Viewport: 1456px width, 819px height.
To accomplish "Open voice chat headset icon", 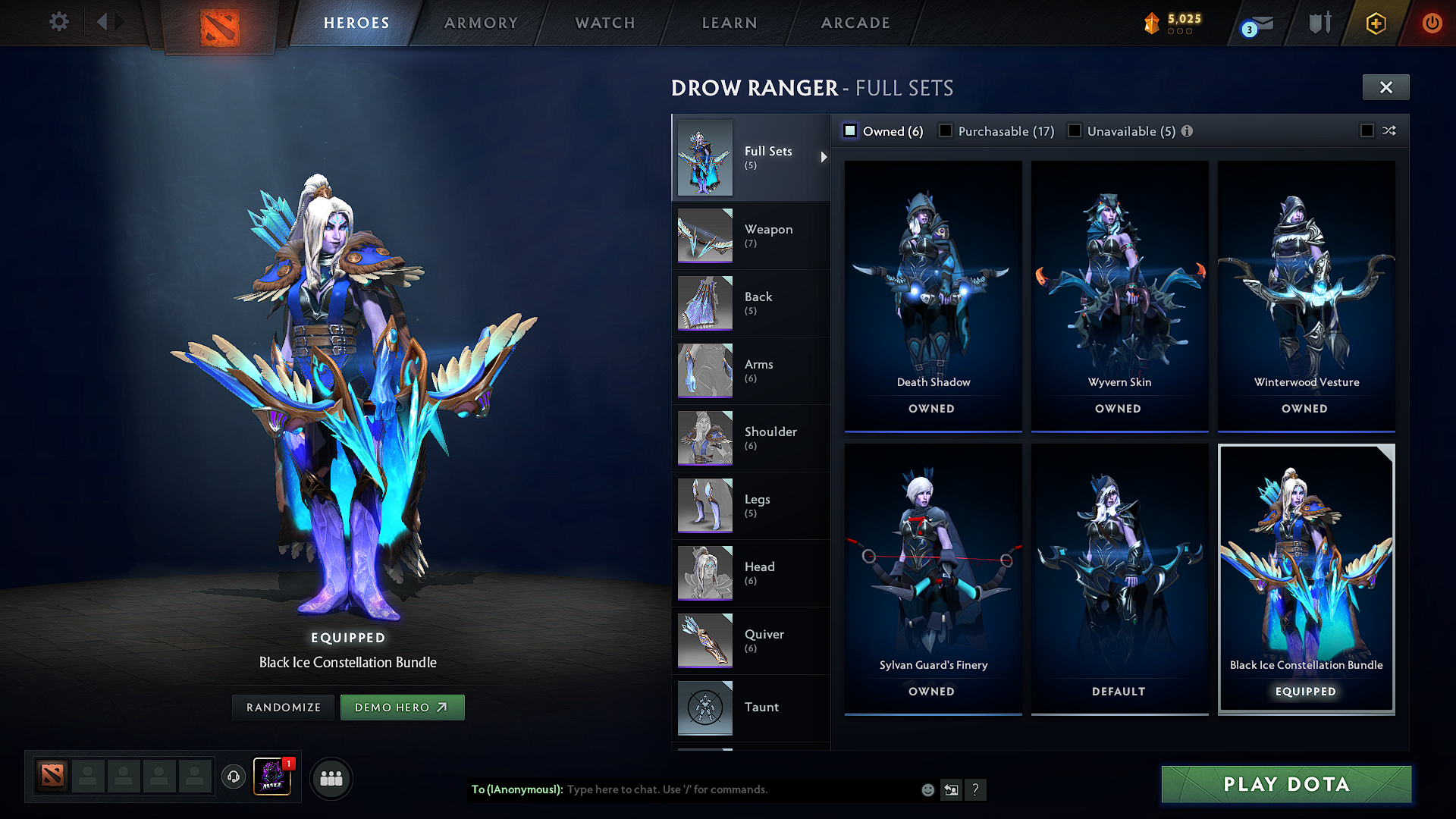I will (x=233, y=777).
